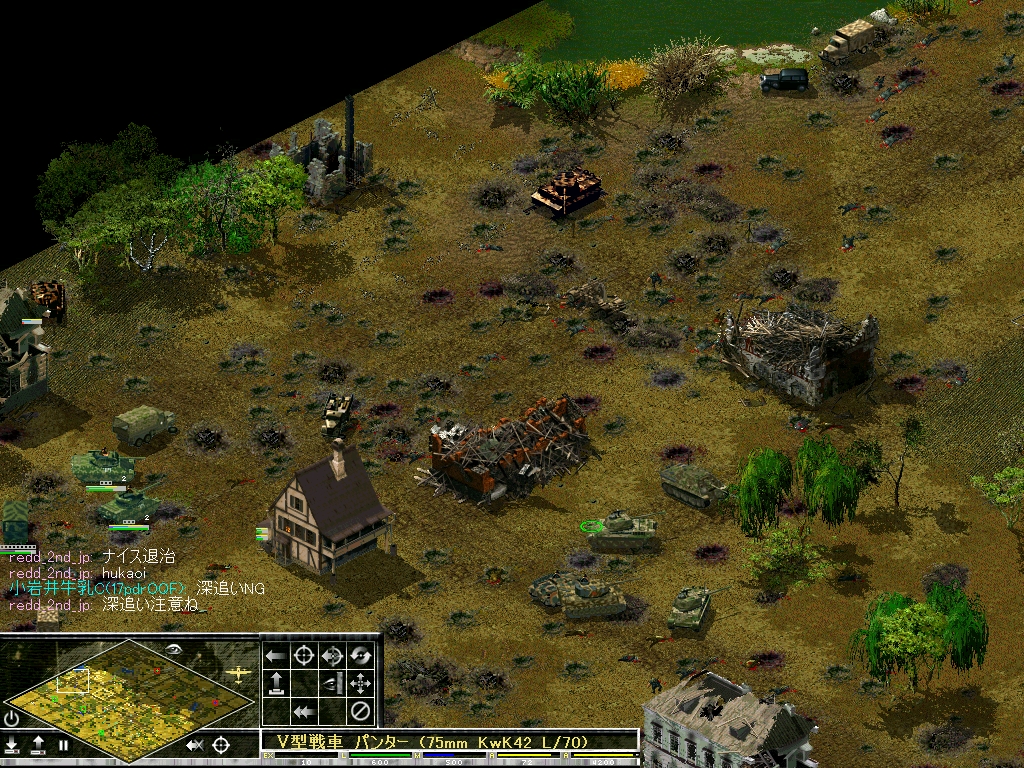The image size is (1024, 768).
Task: Pause the game with the pause button
Action: pos(63,745)
